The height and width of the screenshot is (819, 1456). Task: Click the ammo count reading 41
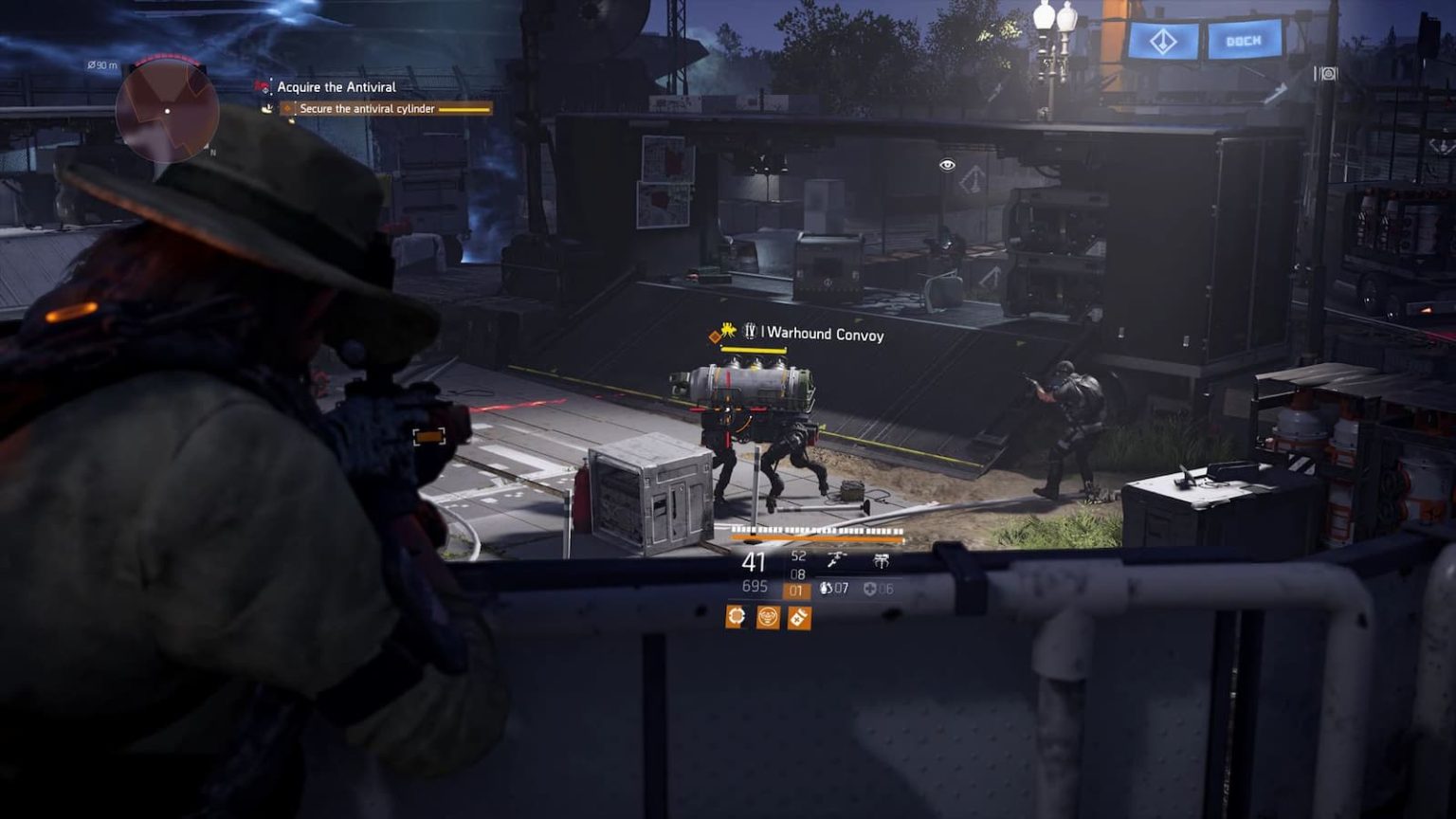coord(754,562)
